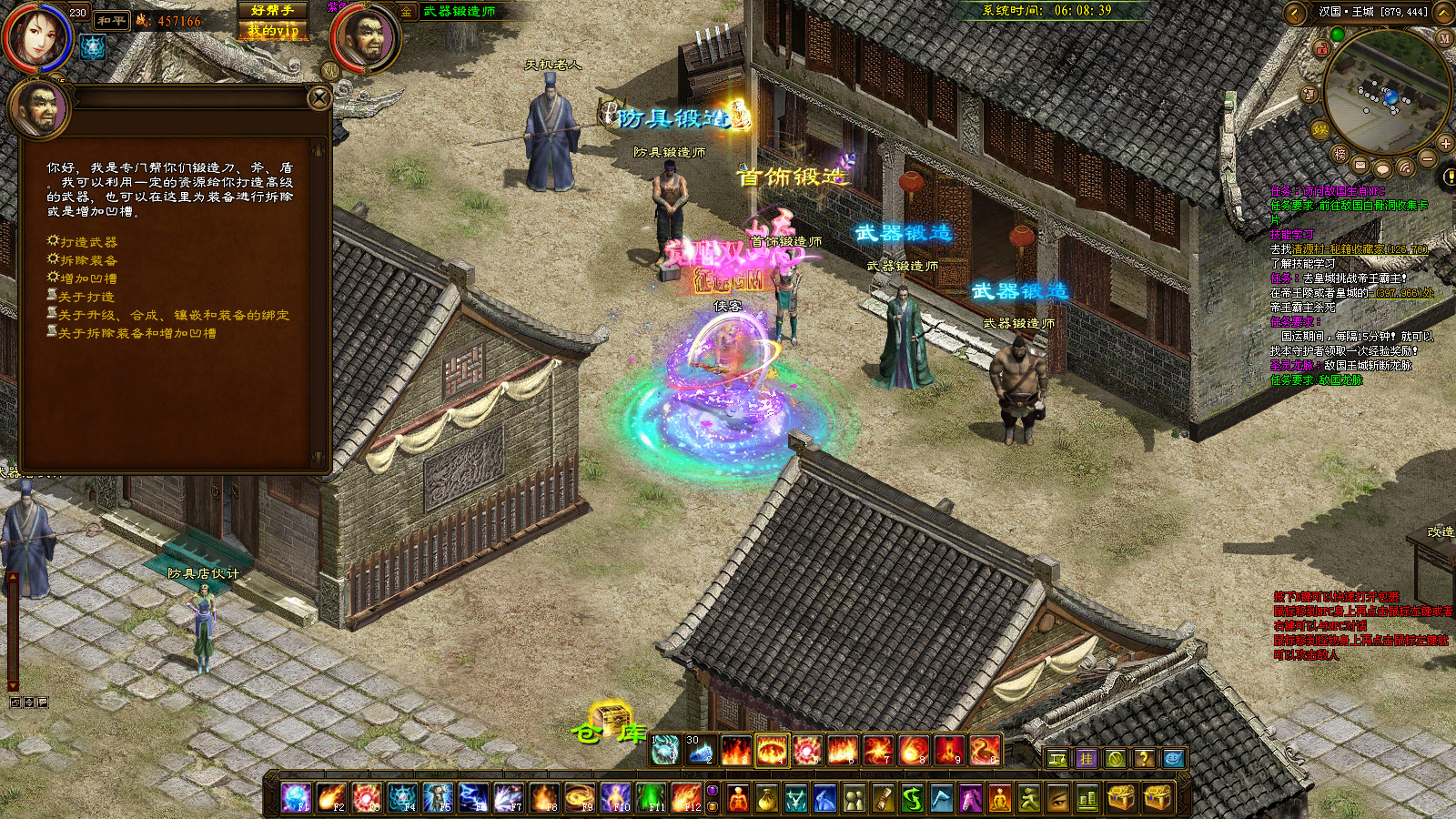
Task: Activate the F1 blue orb skill
Action: pos(296,798)
